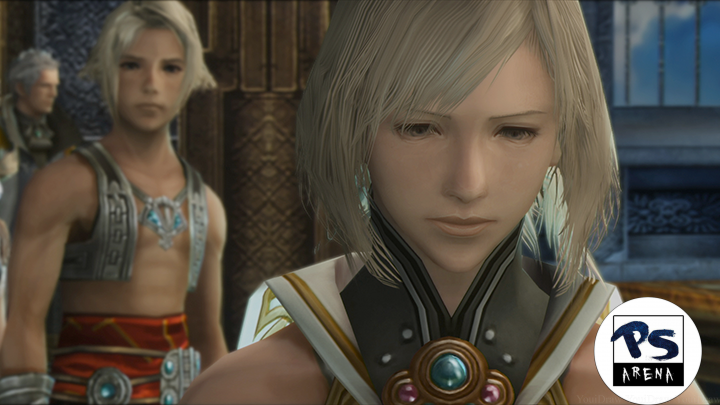Click the PS Arena channel logo watermark
720x405 pixels.
(646, 351)
